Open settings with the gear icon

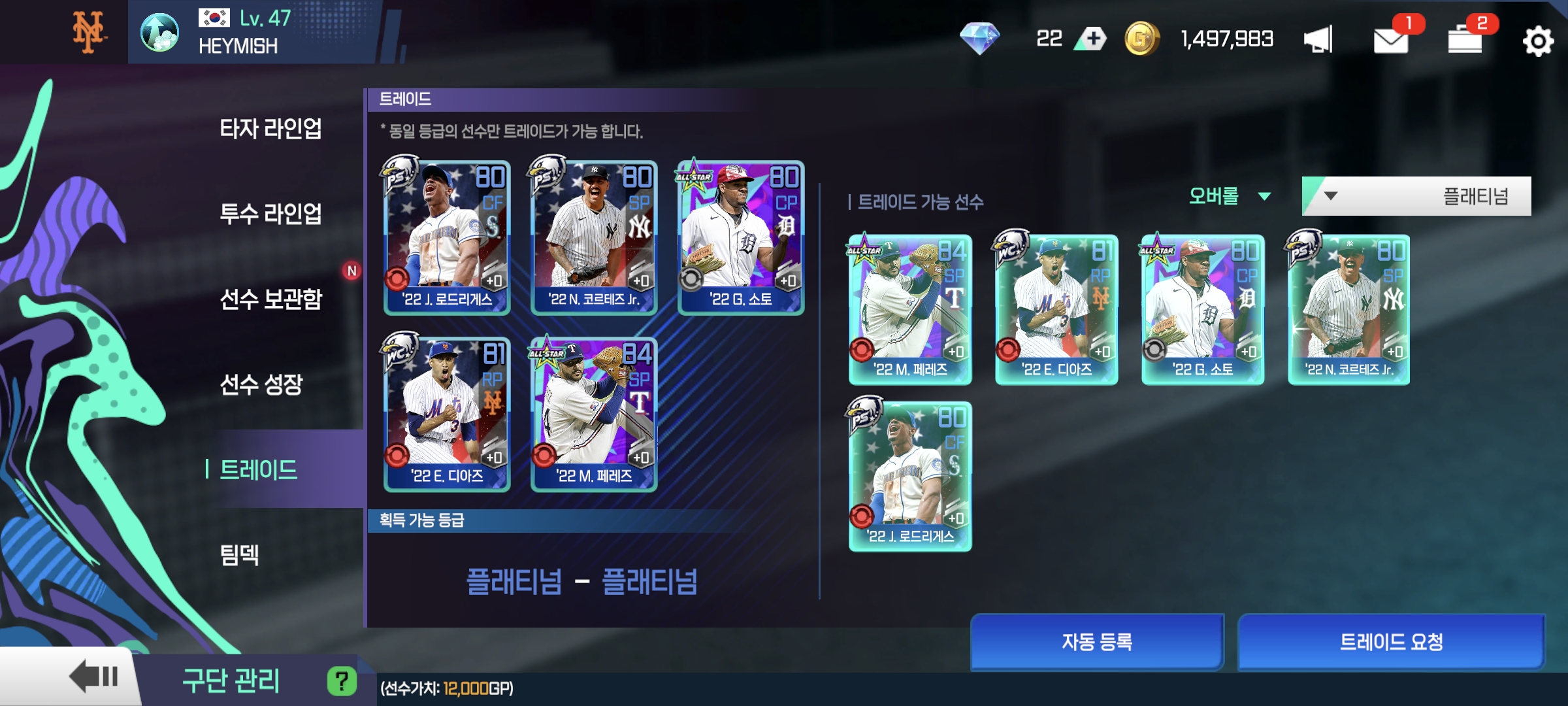pyautogui.click(x=1537, y=42)
